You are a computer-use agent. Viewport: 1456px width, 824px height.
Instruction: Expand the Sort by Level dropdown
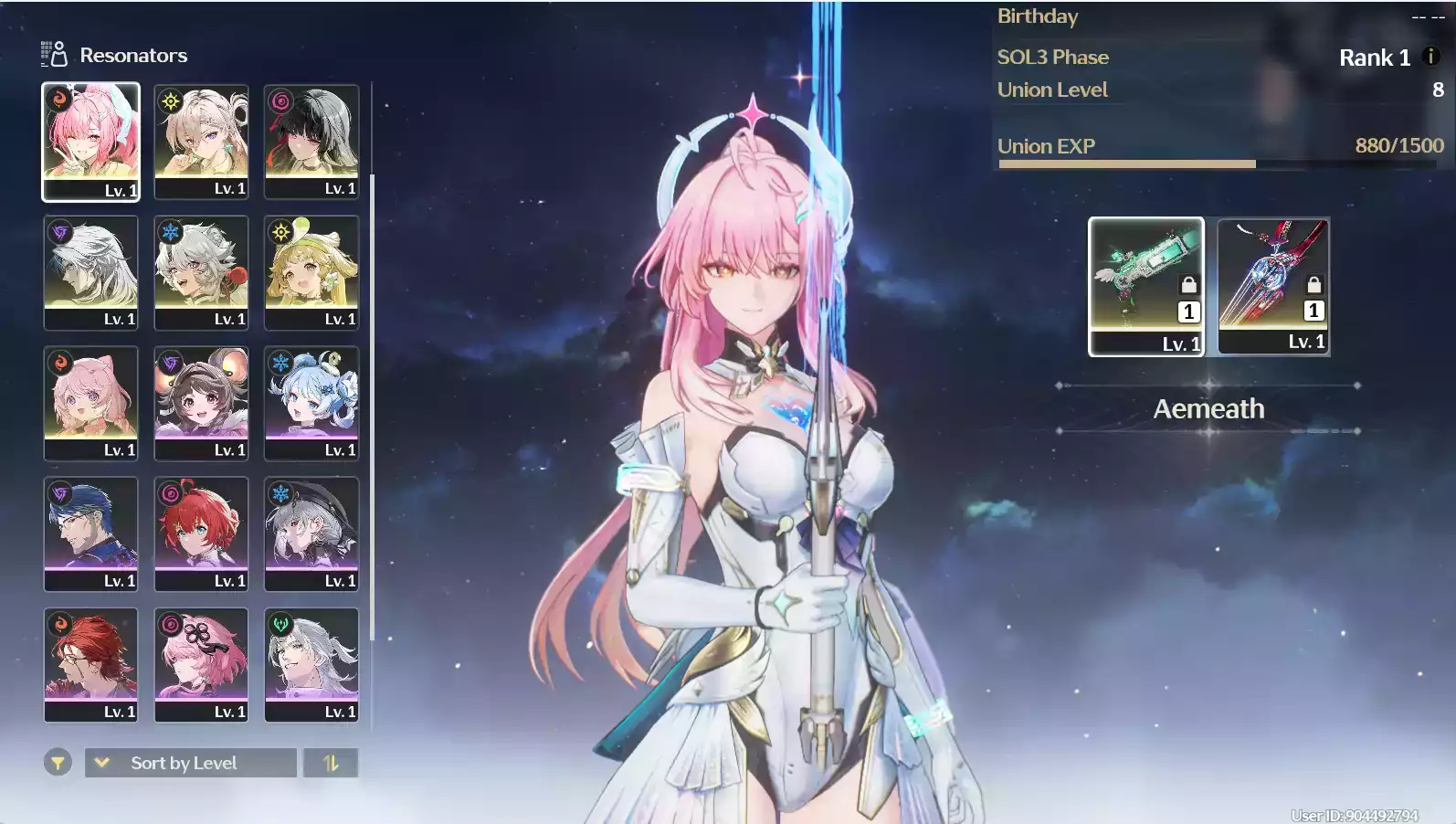(189, 763)
